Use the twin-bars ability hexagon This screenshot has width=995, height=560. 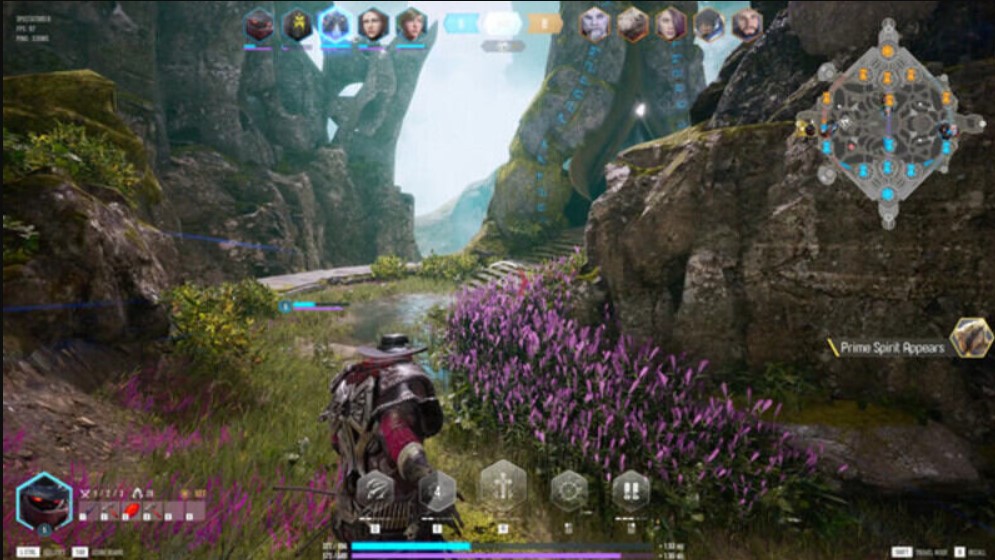pos(631,491)
